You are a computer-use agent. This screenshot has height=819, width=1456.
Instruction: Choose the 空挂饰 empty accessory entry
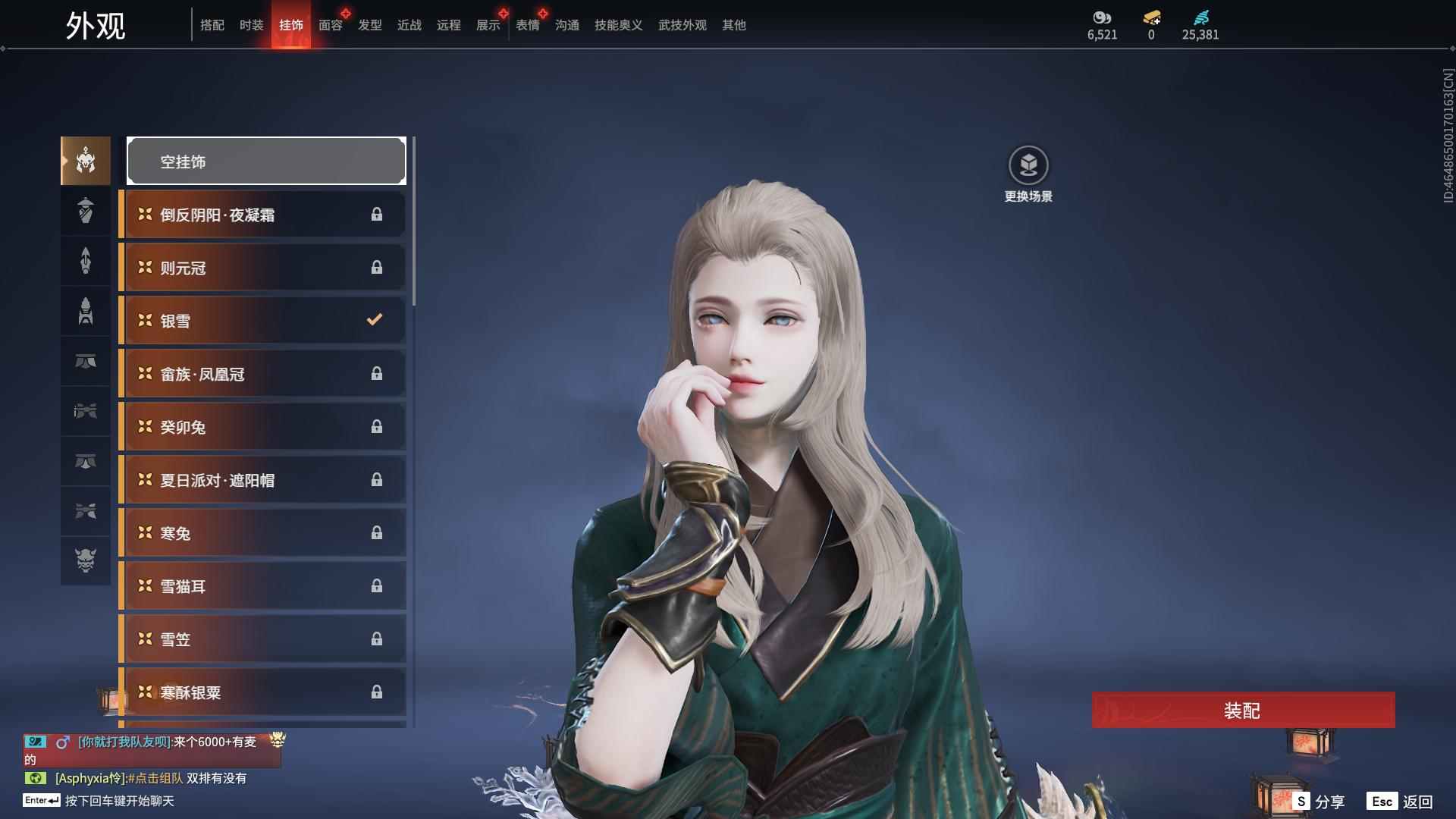266,162
